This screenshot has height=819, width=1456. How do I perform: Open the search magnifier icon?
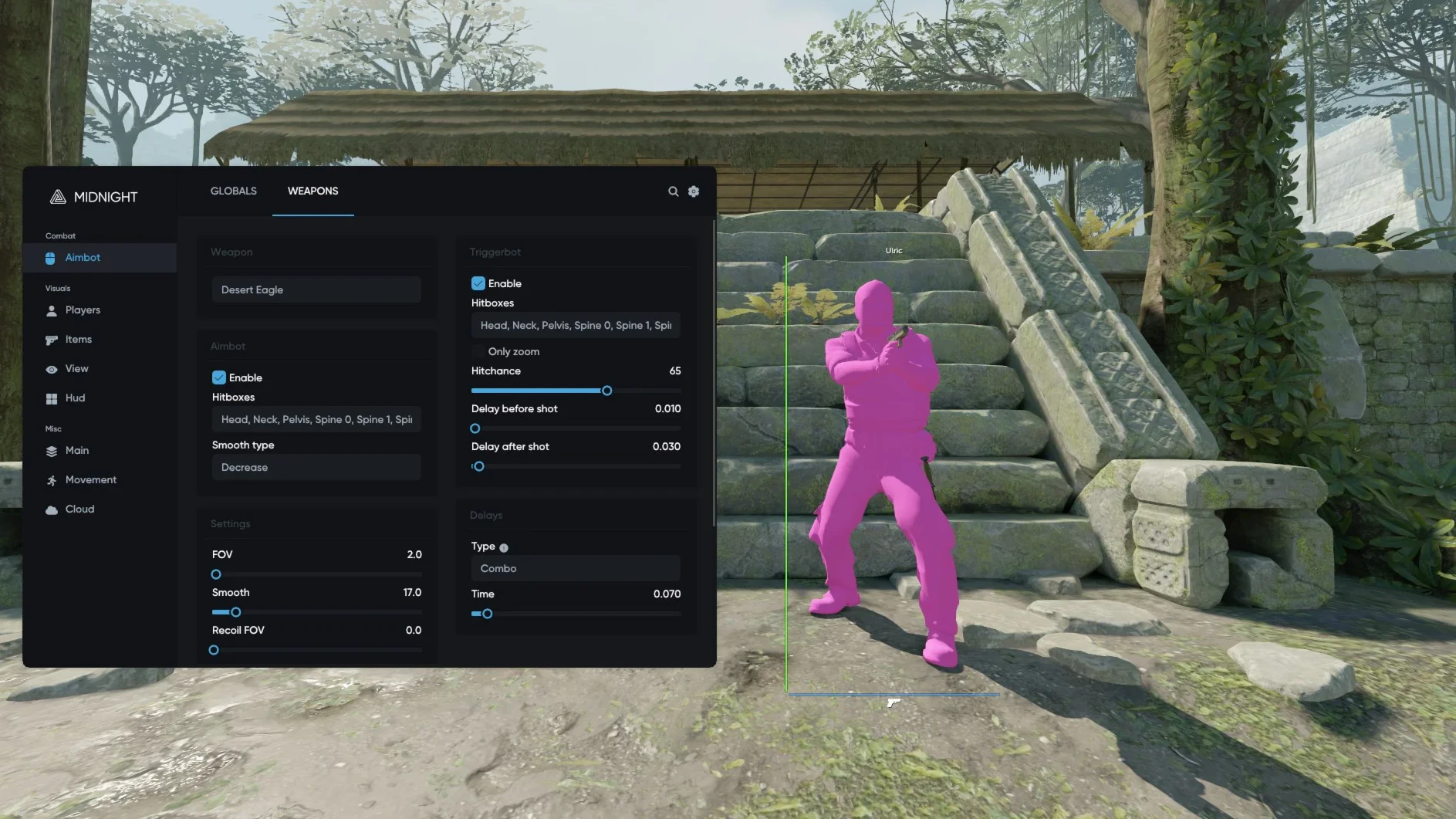(x=673, y=191)
